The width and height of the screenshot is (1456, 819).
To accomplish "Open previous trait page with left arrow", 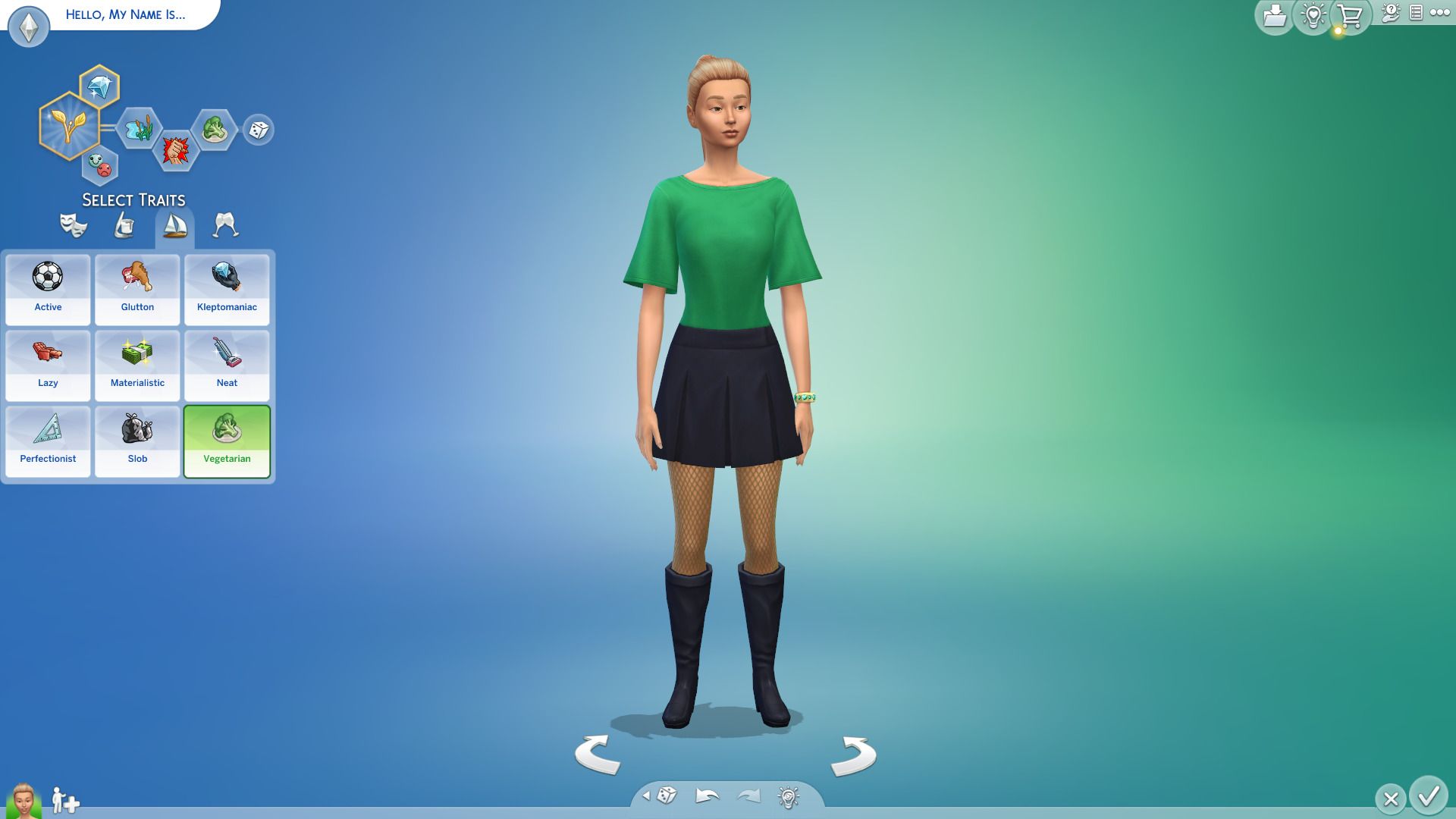I will (x=647, y=797).
